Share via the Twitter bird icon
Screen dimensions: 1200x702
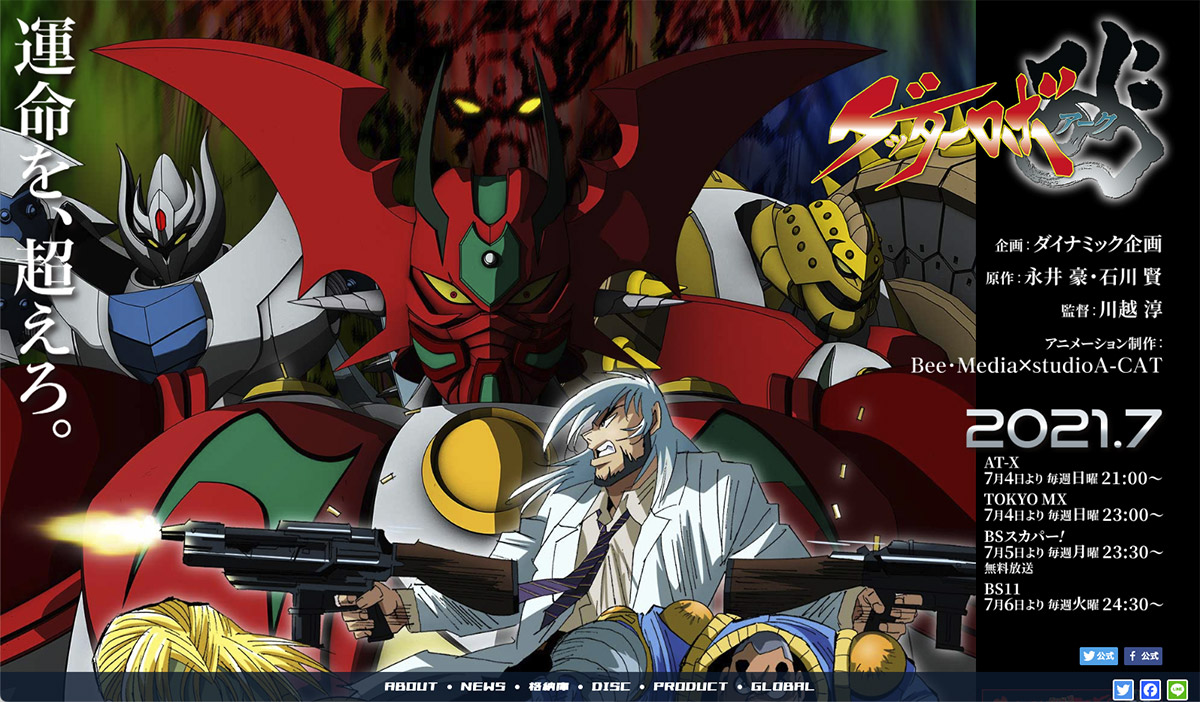point(1123,689)
